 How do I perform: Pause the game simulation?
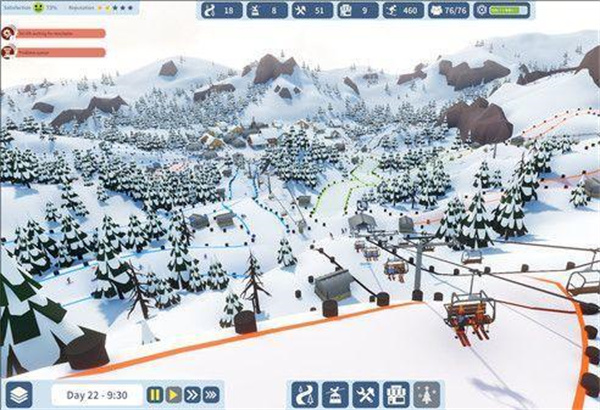[x=155, y=395]
